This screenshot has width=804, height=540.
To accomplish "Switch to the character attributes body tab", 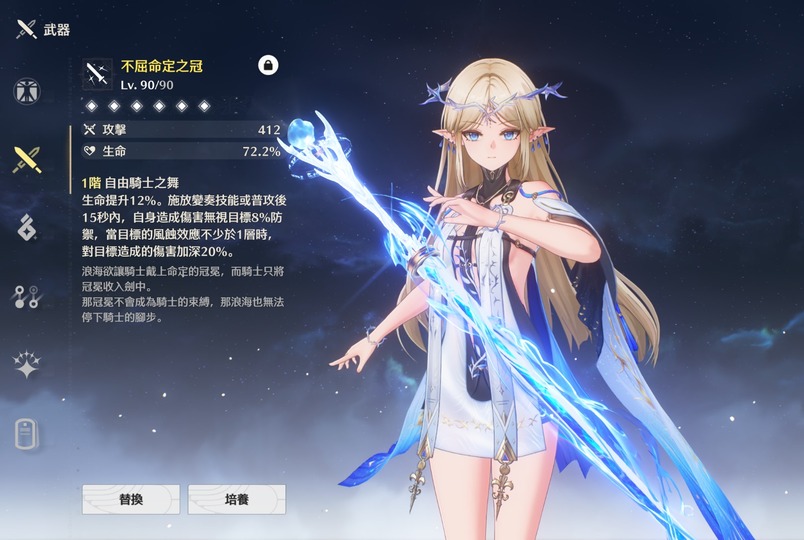I will [x=26, y=90].
